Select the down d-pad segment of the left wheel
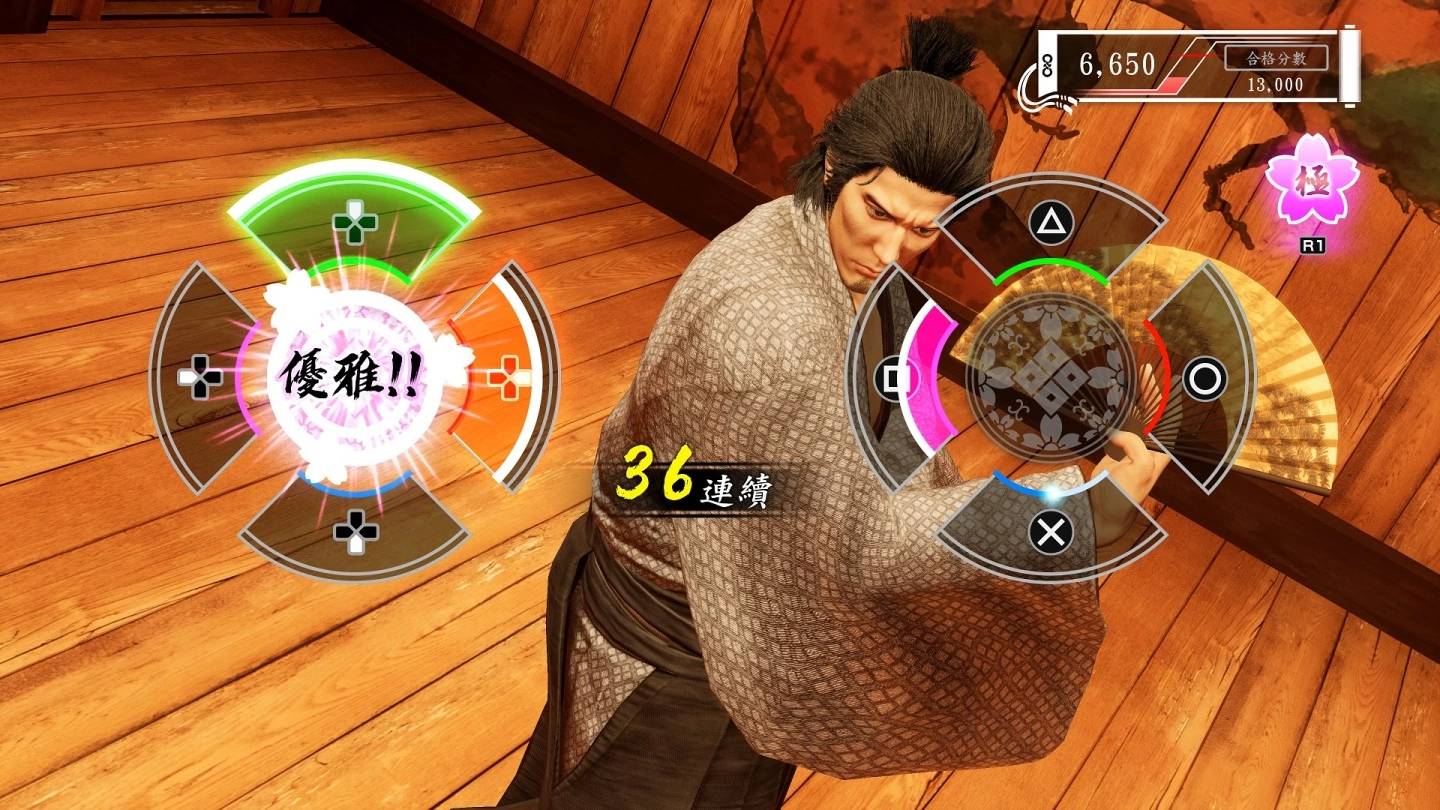Screen dimensions: 1440x810 click(x=355, y=530)
